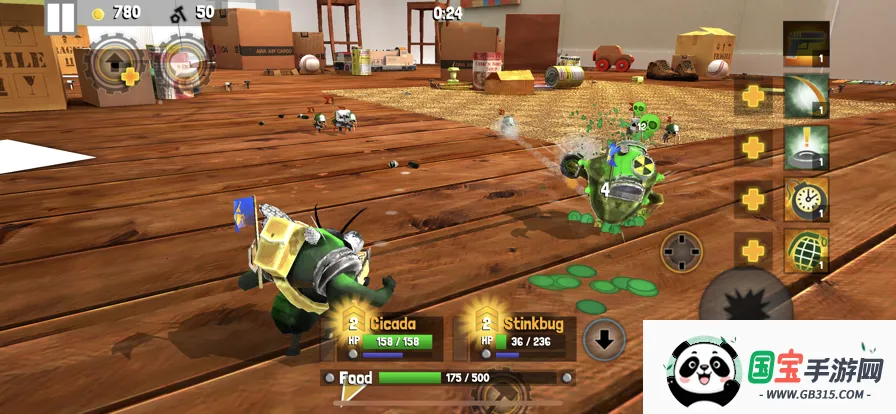Viewport: 896px width, 414px height.
Task: Tap the round crosshair target button
Action: (684, 251)
